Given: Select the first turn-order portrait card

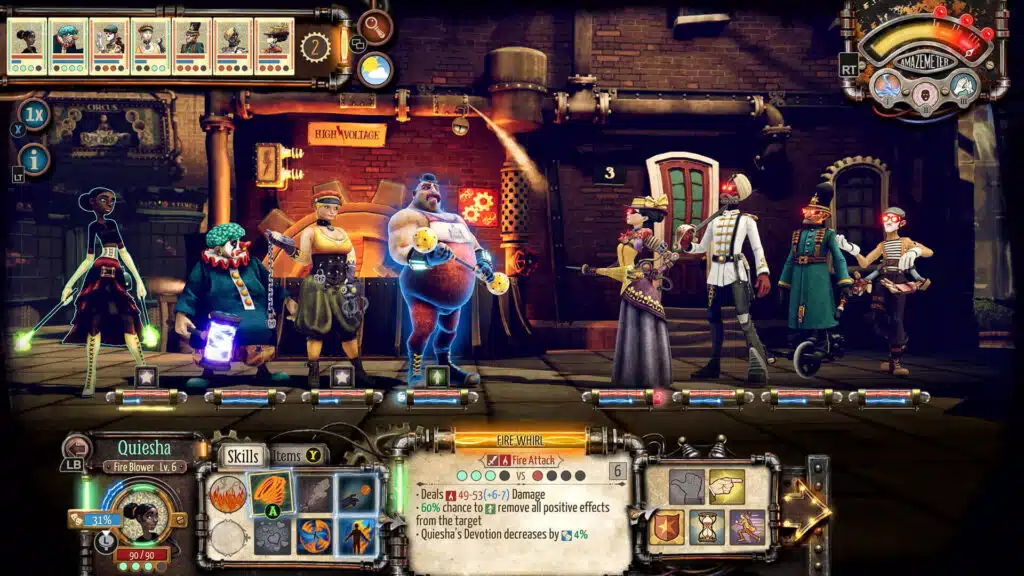Looking at the screenshot, I should [27, 46].
